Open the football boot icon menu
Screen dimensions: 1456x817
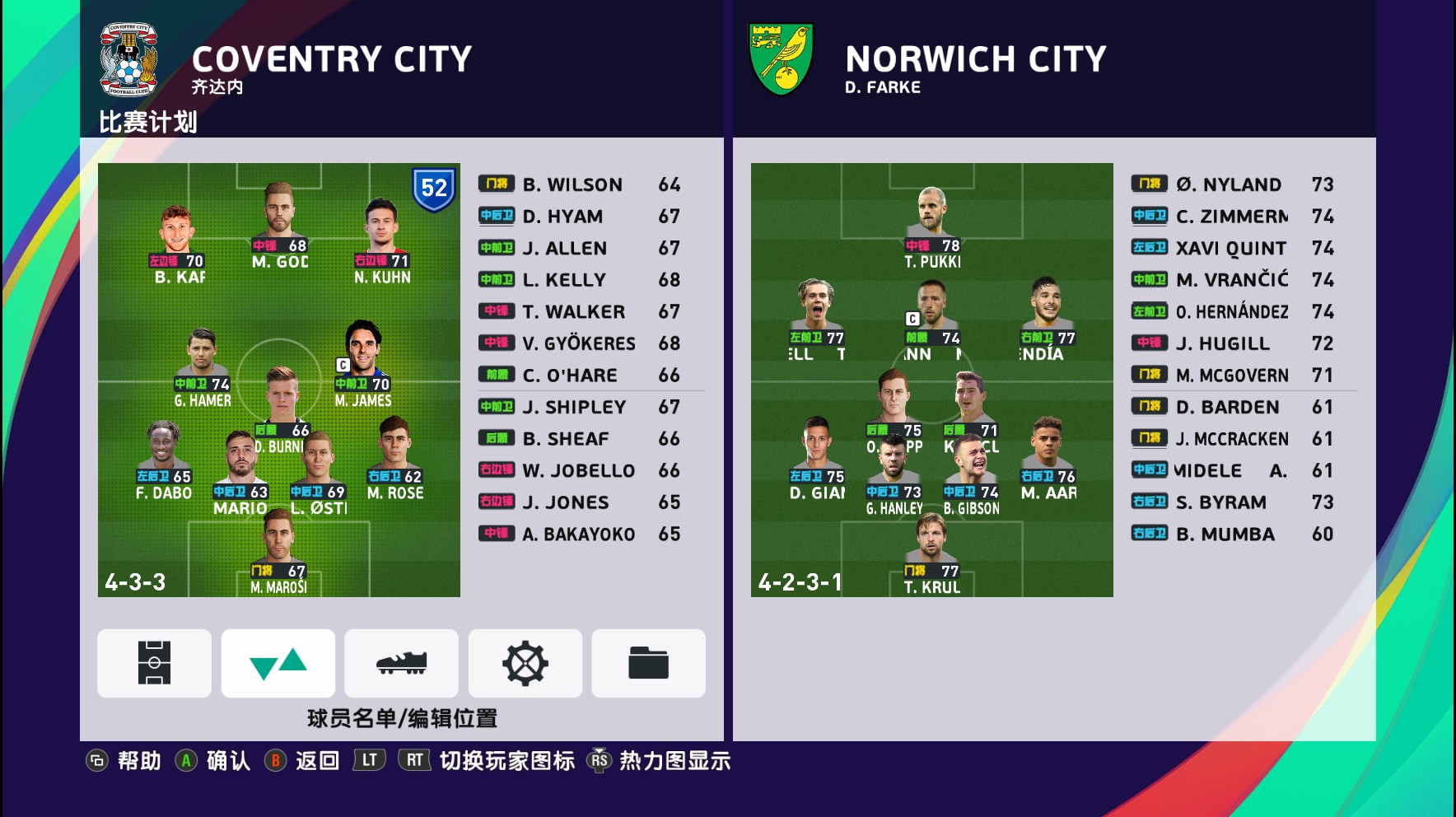tap(401, 663)
